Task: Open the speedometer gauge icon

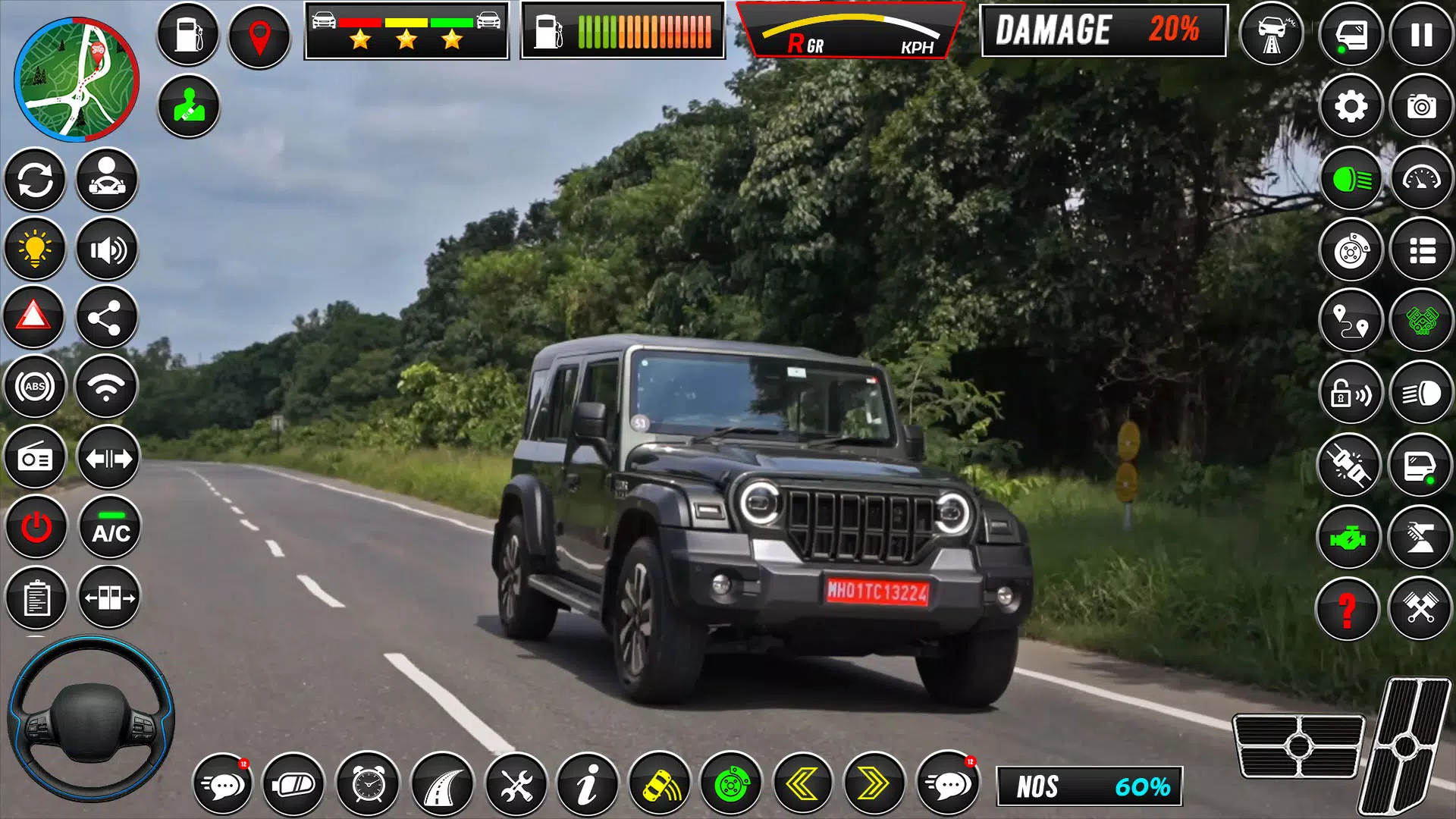Action: click(1421, 178)
